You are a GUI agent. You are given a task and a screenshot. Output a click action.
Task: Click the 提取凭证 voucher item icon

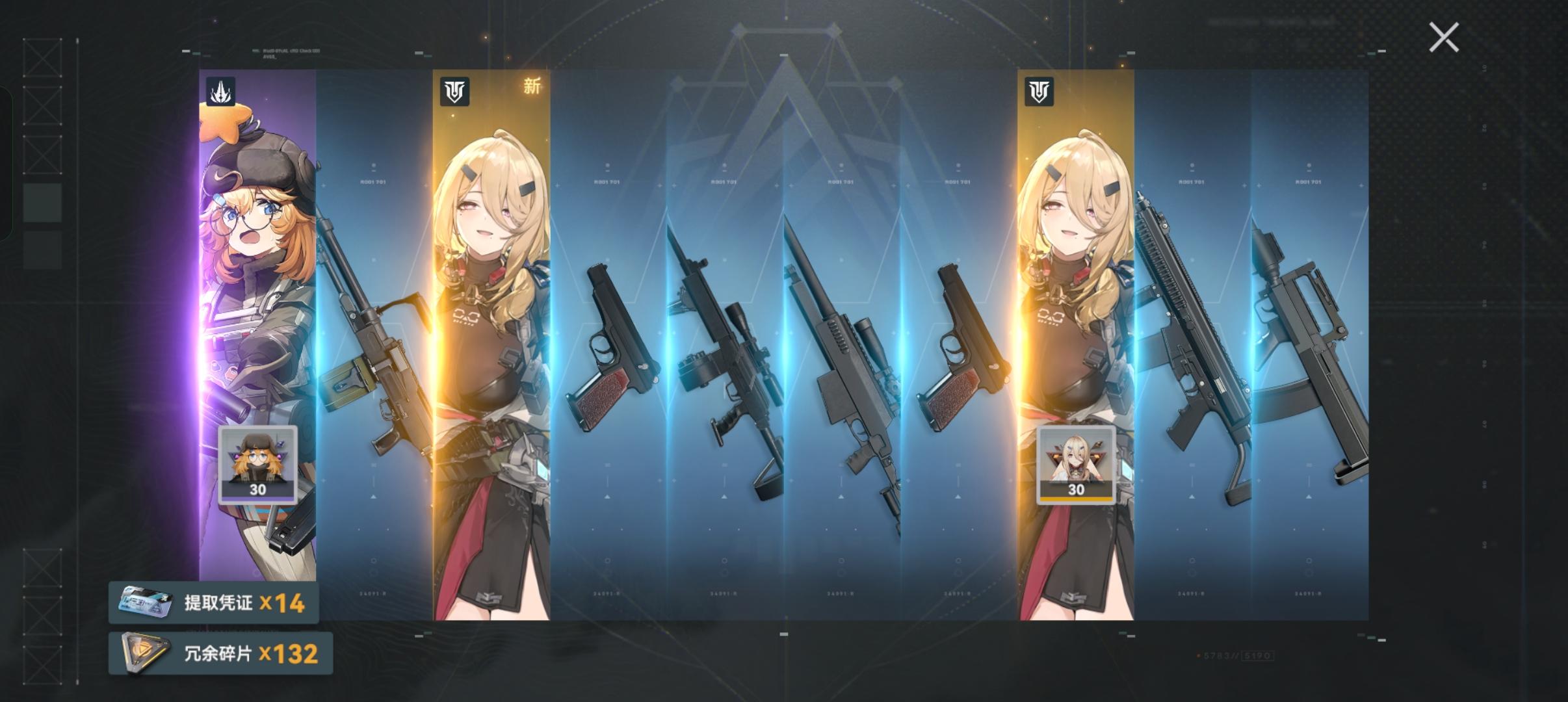click(x=144, y=603)
